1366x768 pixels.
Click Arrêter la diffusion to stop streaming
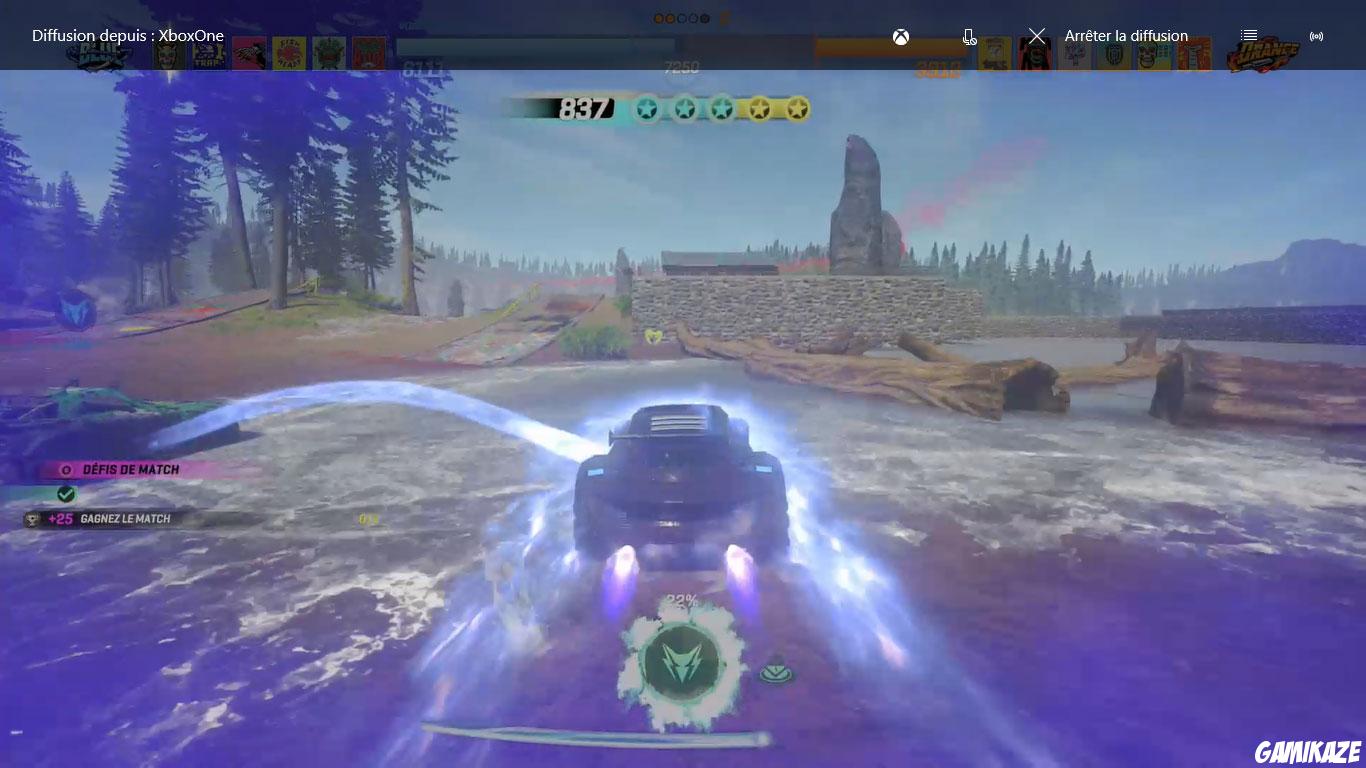[x=1124, y=34]
